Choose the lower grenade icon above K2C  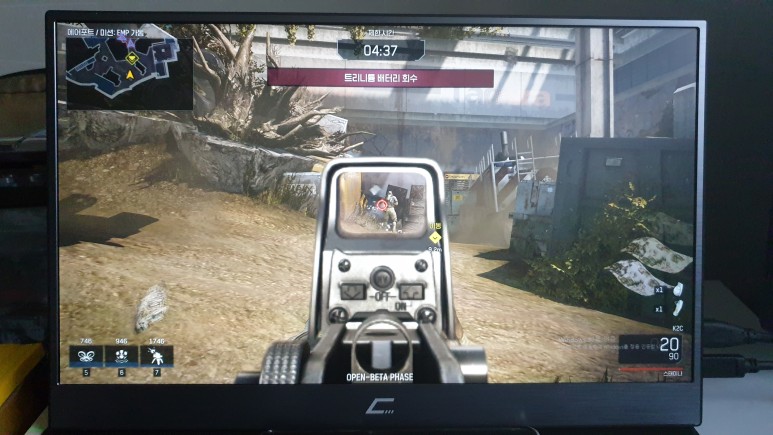(x=676, y=310)
